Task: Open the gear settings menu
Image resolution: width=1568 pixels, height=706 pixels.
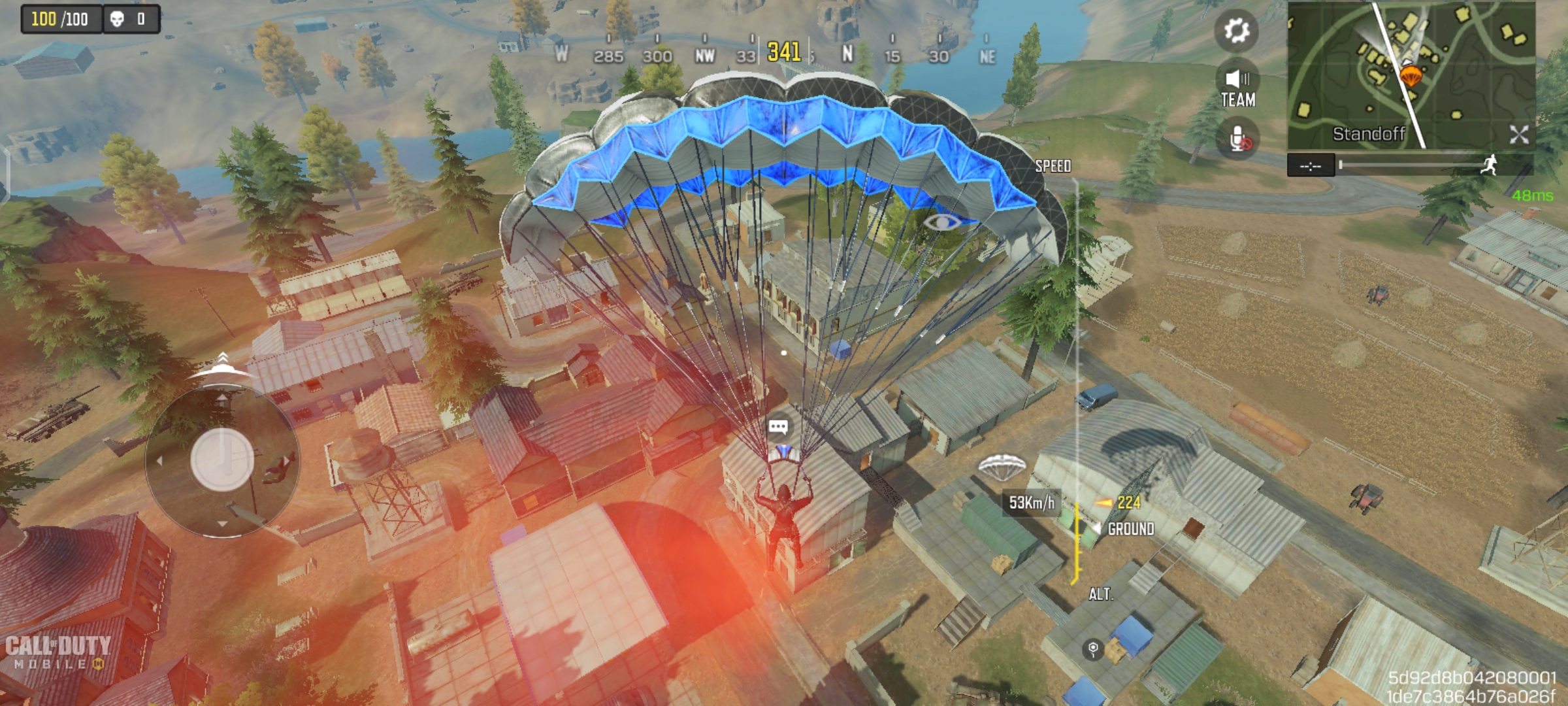Action: coord(1236,30)
